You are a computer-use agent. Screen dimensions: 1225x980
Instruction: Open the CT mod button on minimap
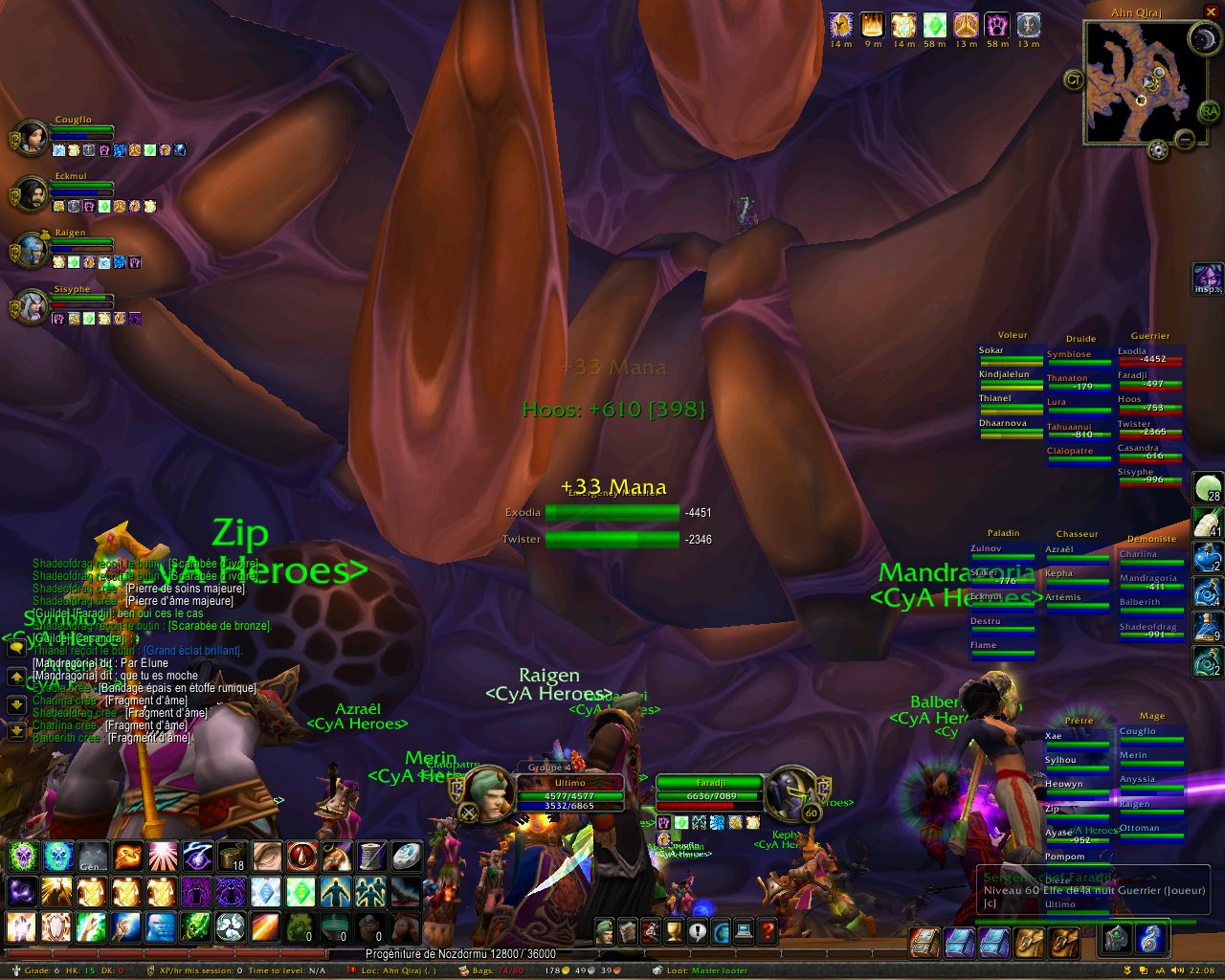1073,80
